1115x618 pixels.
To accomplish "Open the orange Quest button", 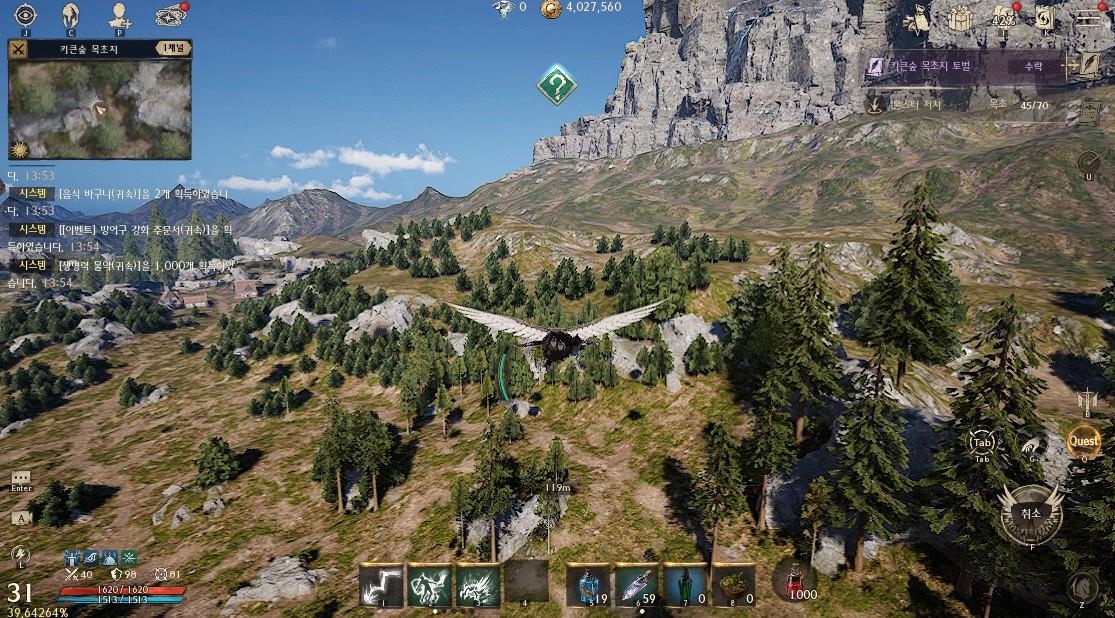I will pyautogui.click(x=1083, y=440).
